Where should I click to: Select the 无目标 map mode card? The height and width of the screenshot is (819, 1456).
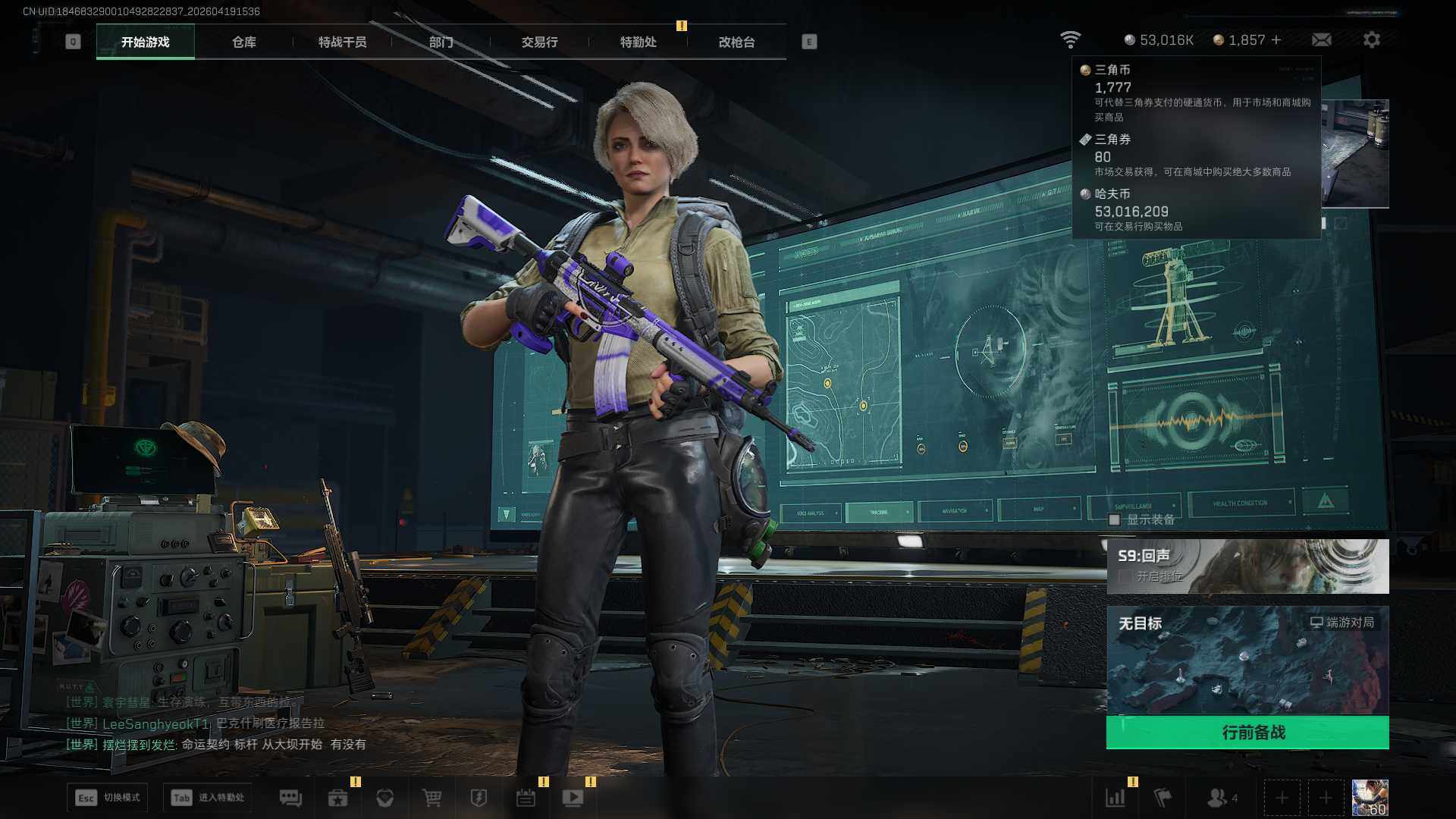(x=1247, y=660)
